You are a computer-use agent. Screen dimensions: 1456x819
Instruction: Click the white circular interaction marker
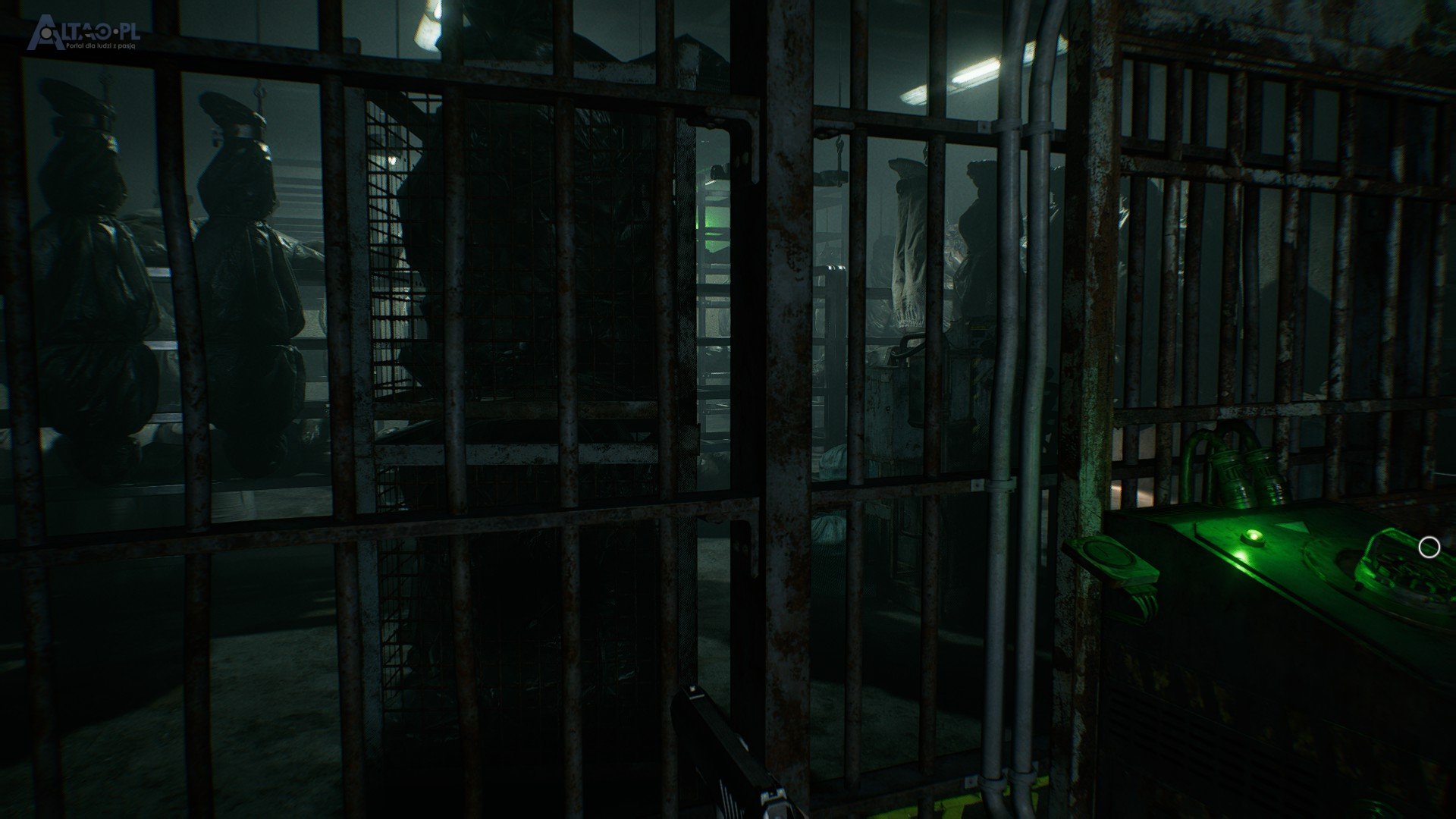point(1429,547)
